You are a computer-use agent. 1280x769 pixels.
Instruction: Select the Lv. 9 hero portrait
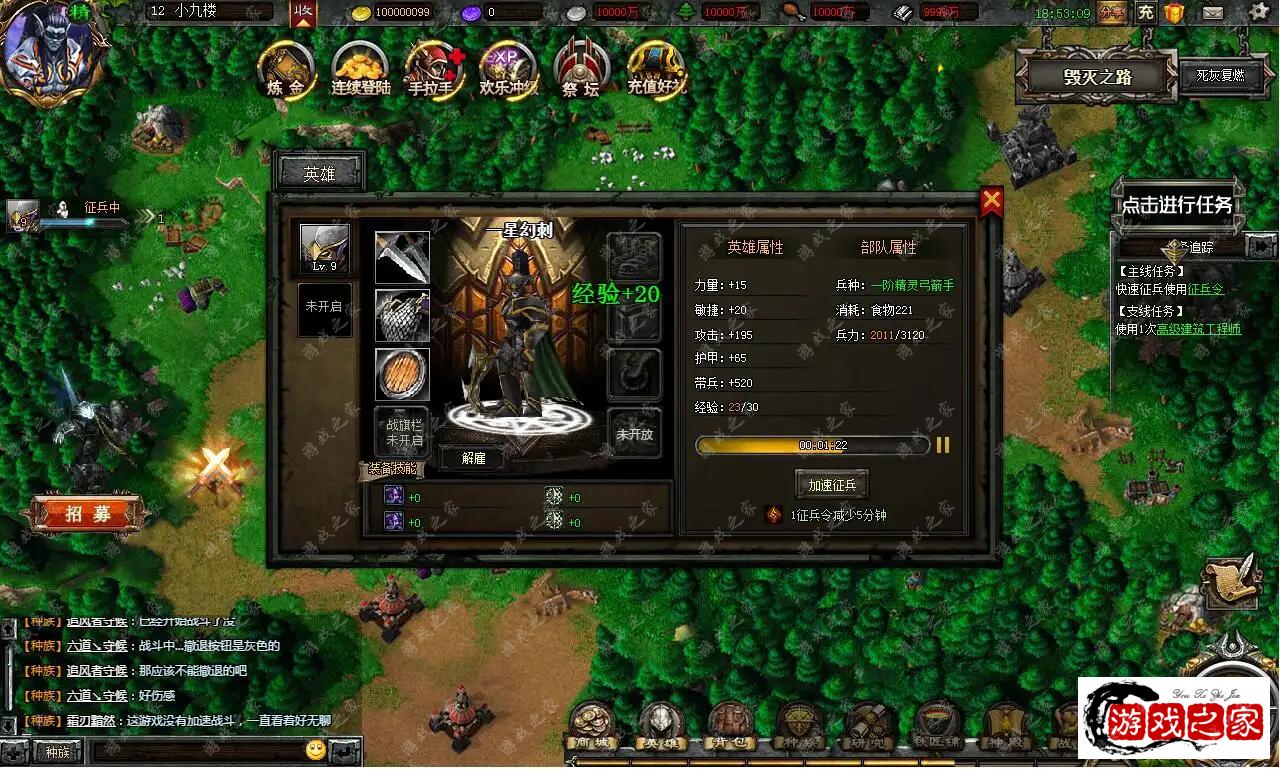(325, 249)
